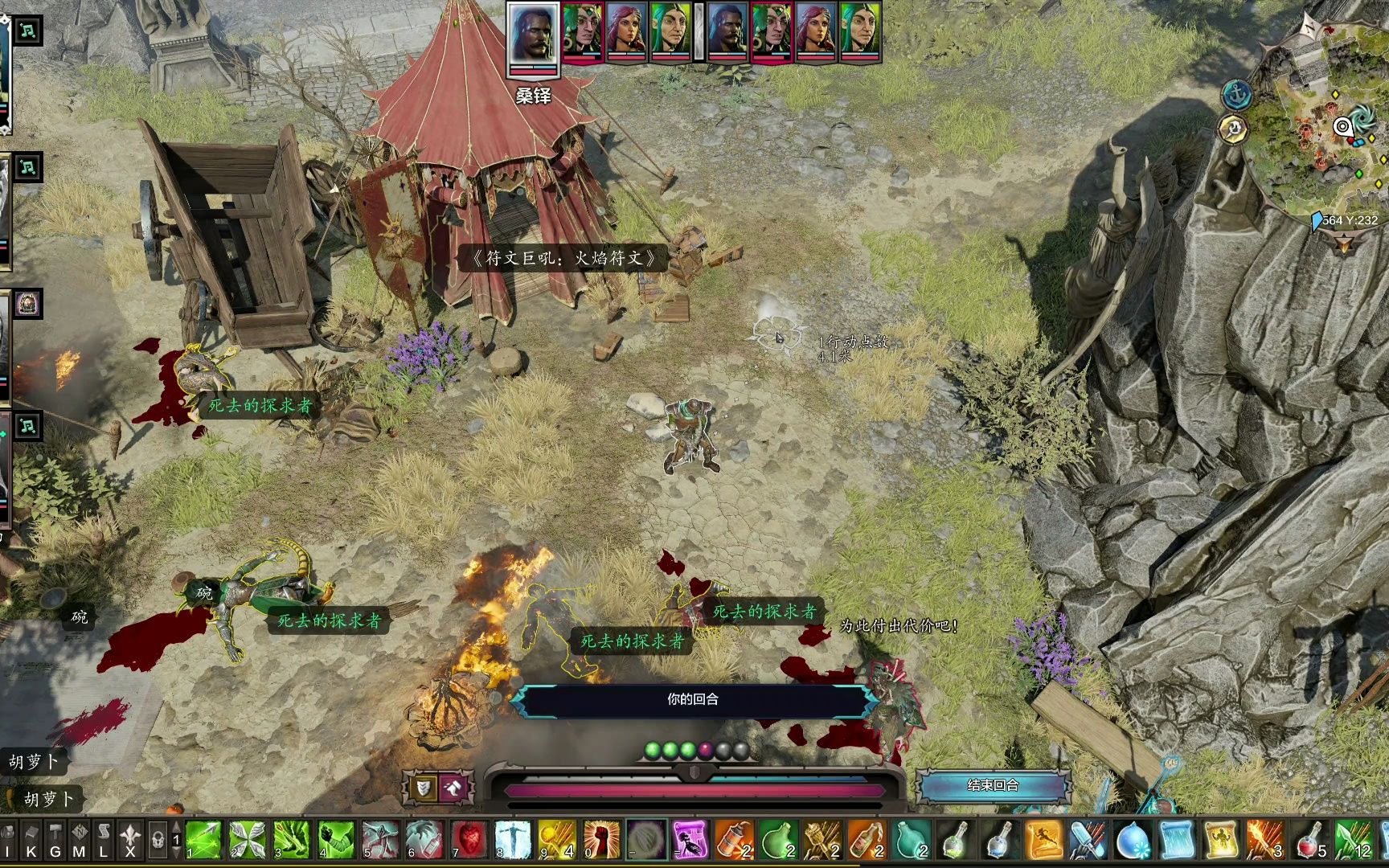Click the shield icon left of the health bar
Viewport: 1389px width, 868px height.
click(422, 788)
